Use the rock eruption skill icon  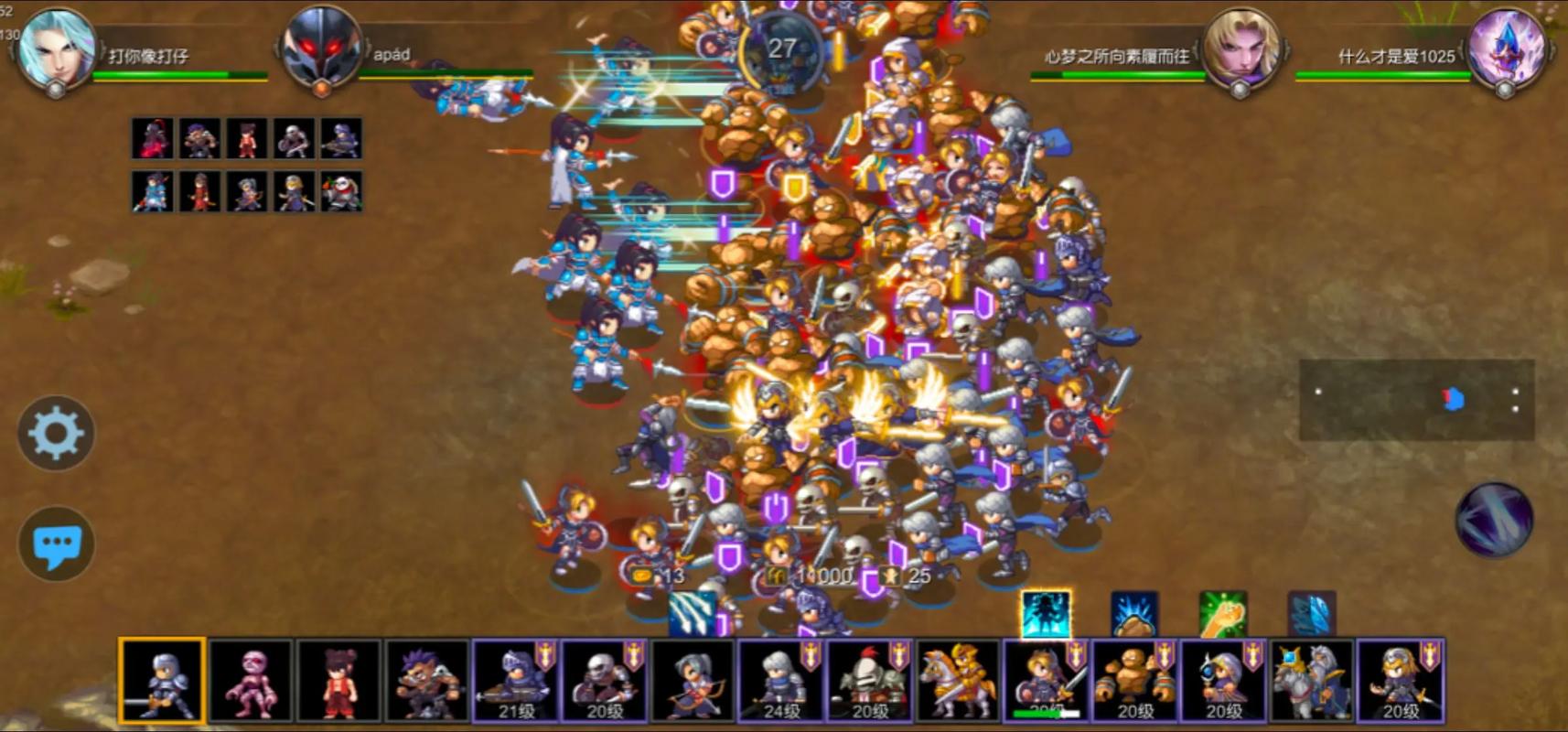1134,614
